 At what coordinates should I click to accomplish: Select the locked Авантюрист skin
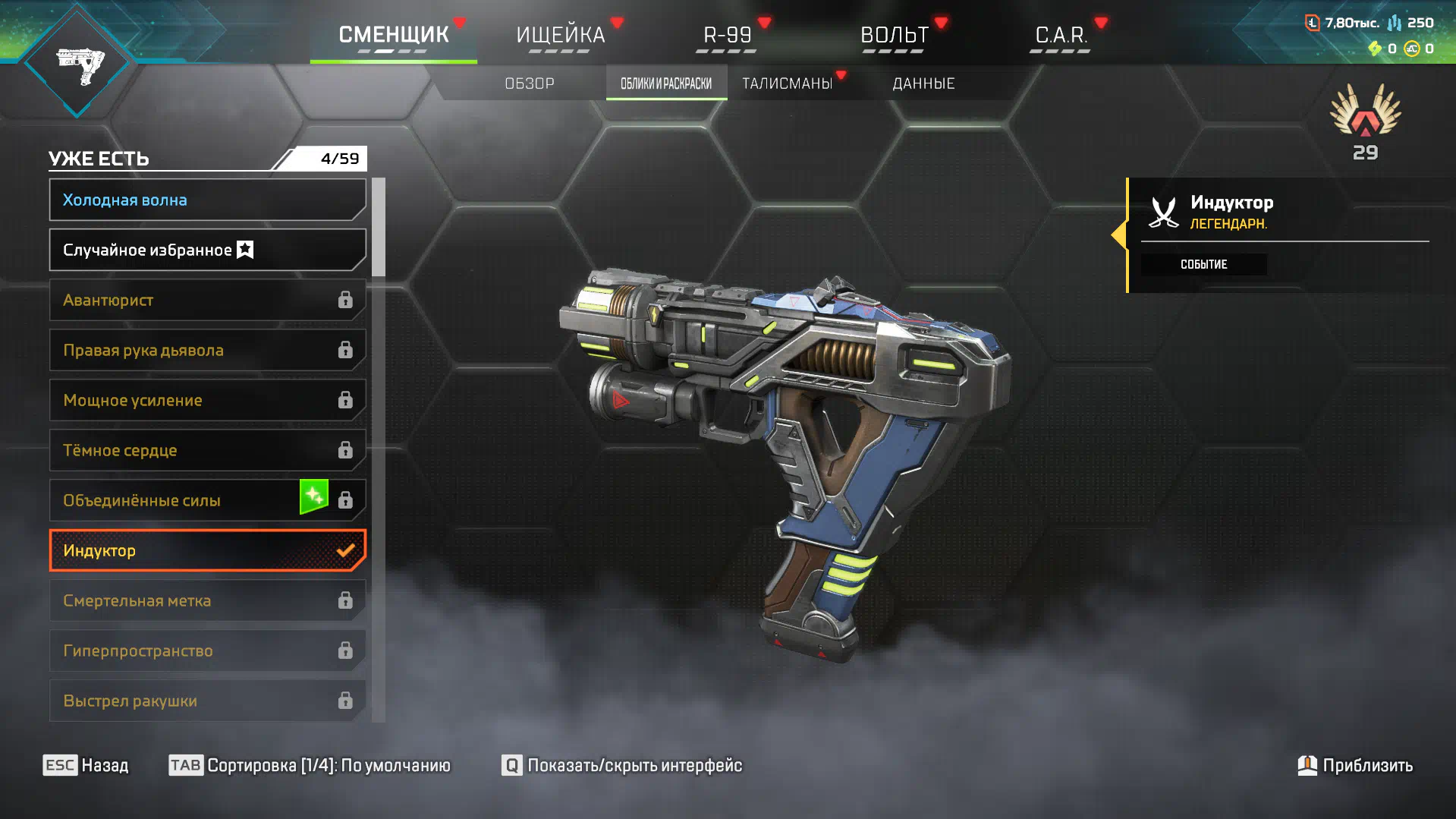(x=206, y=301)
